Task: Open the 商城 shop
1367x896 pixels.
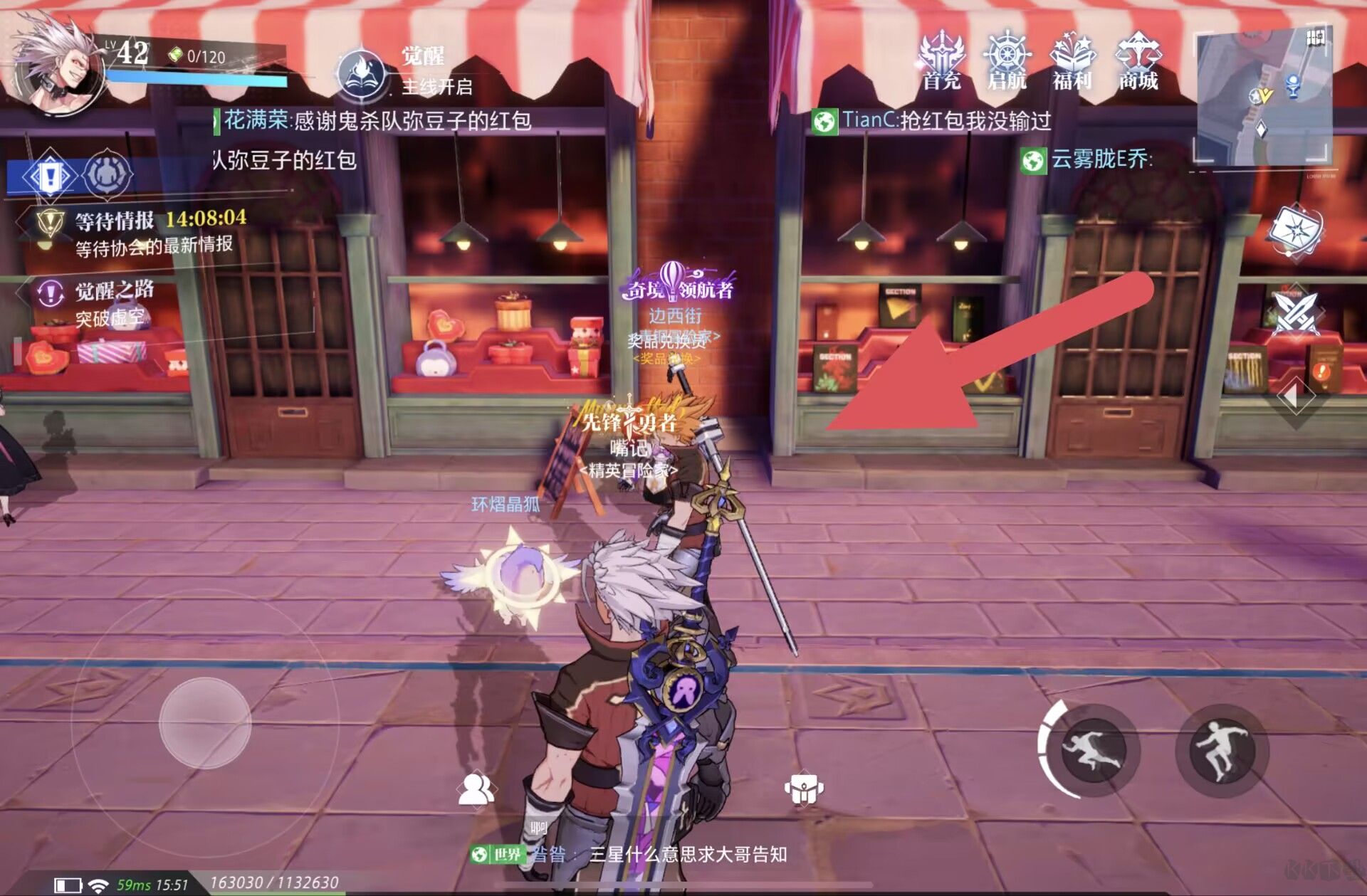Action: point(1138,61)
